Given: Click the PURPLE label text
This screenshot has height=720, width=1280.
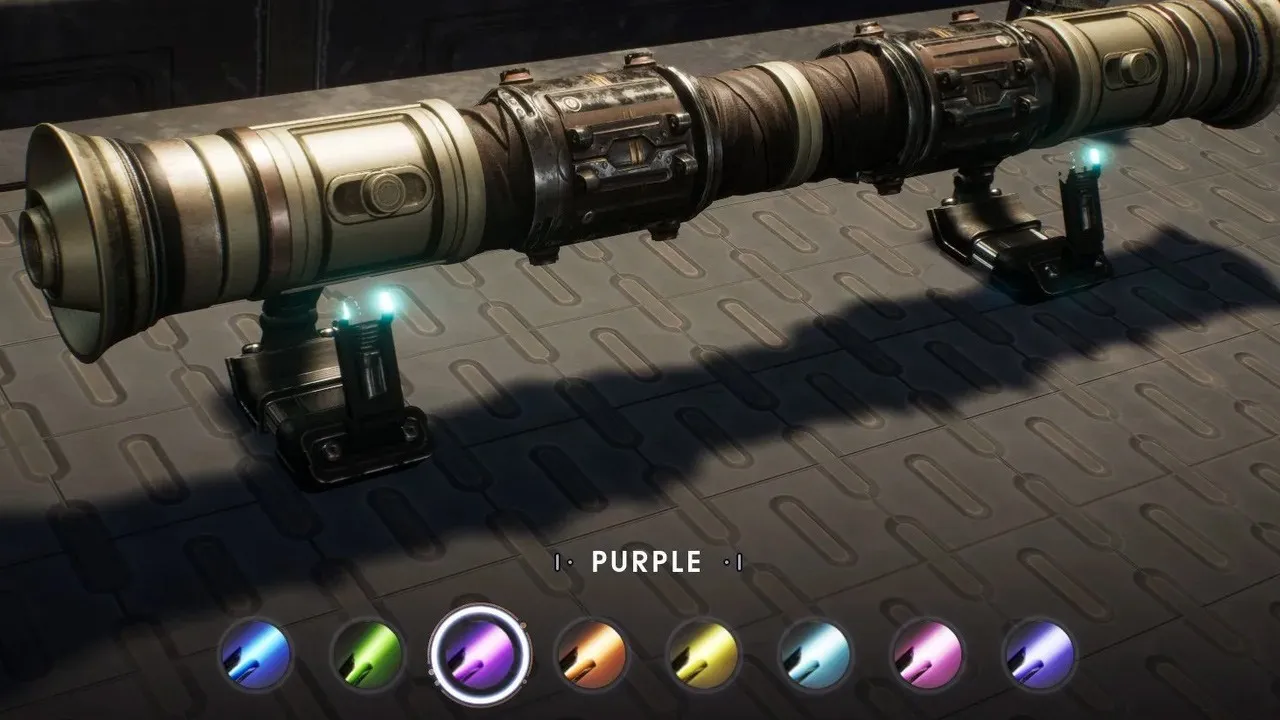Looking at the screenshot, I should coord(645,562).
